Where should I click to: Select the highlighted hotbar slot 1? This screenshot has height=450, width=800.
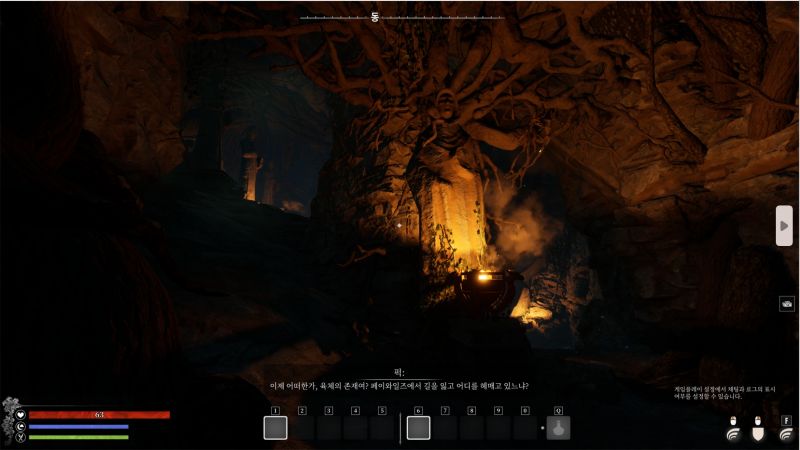(x=275, y=428)
